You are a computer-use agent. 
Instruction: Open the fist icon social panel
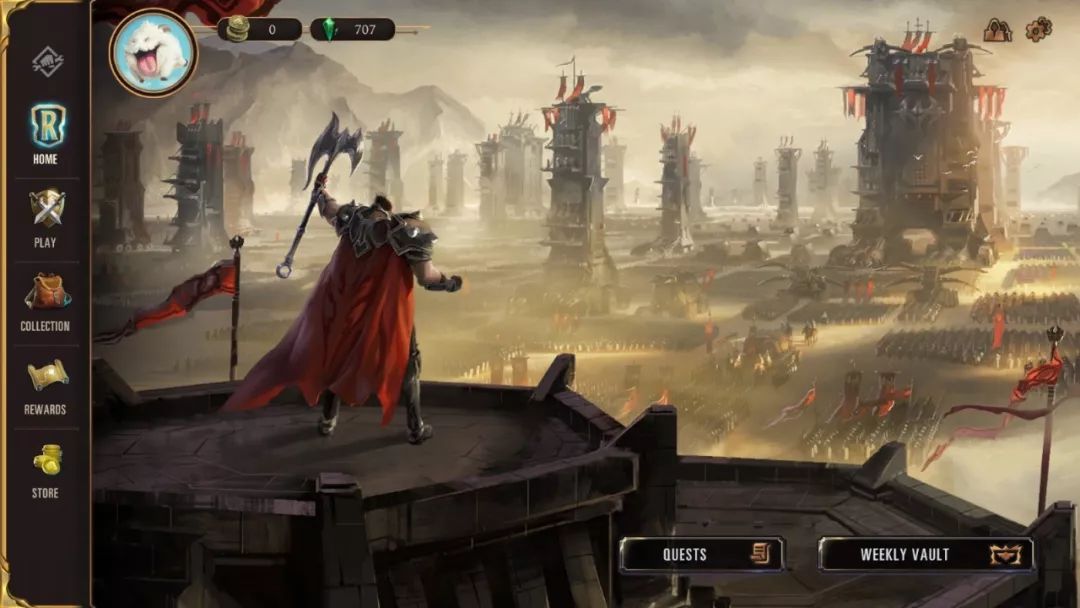[x=46, y=62]
